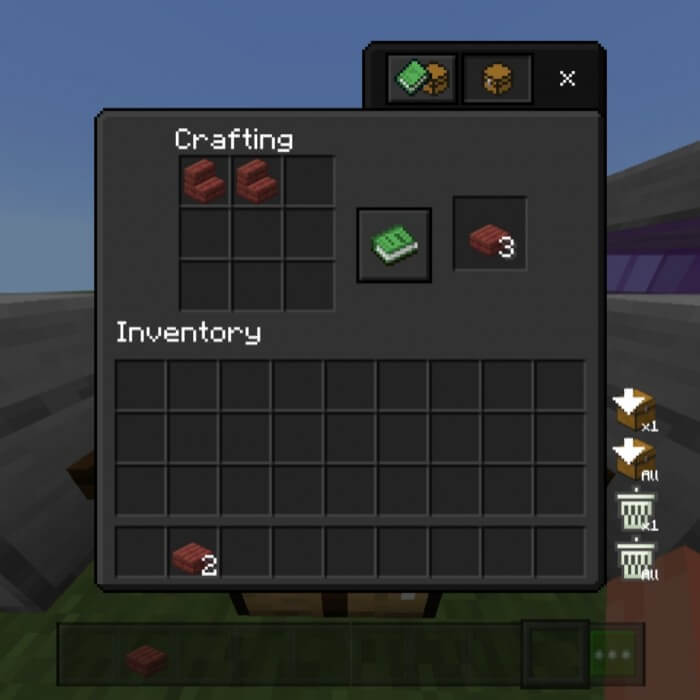The width and height of the screenshot is (700, 700).
Task: Click the chest arrow x1 button
Action: click(635, 409)
